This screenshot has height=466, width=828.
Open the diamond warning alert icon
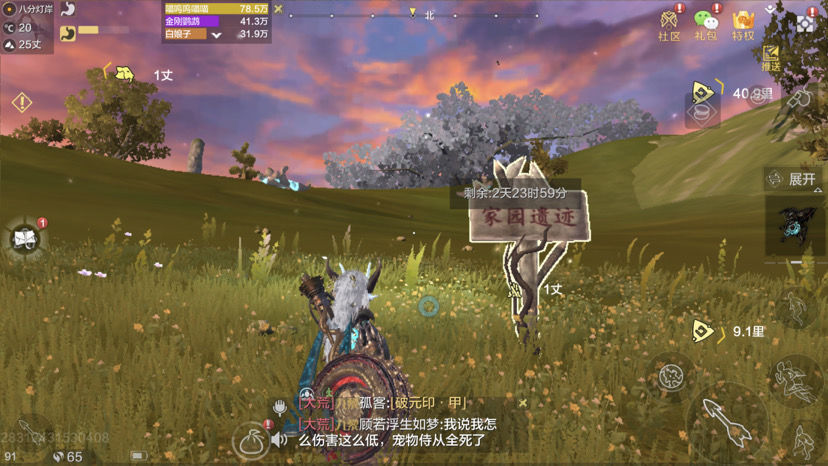tap(21, 102)
